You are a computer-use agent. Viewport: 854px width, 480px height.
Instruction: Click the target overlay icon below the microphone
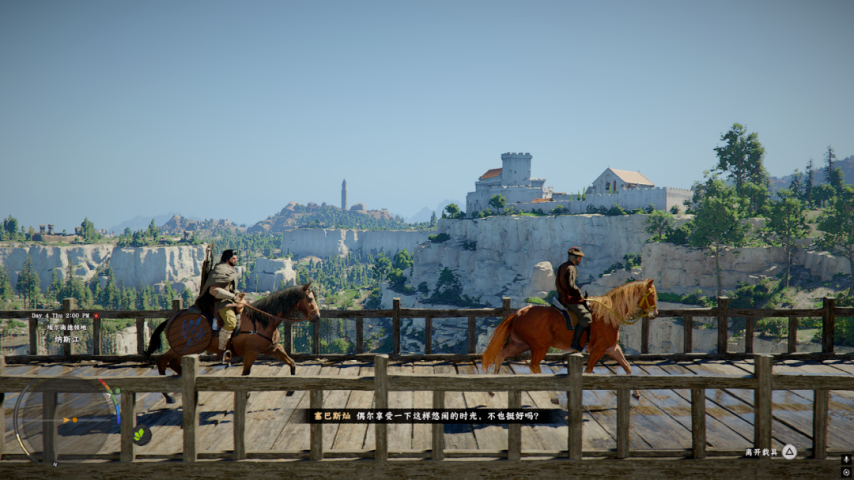coord(846,472)
